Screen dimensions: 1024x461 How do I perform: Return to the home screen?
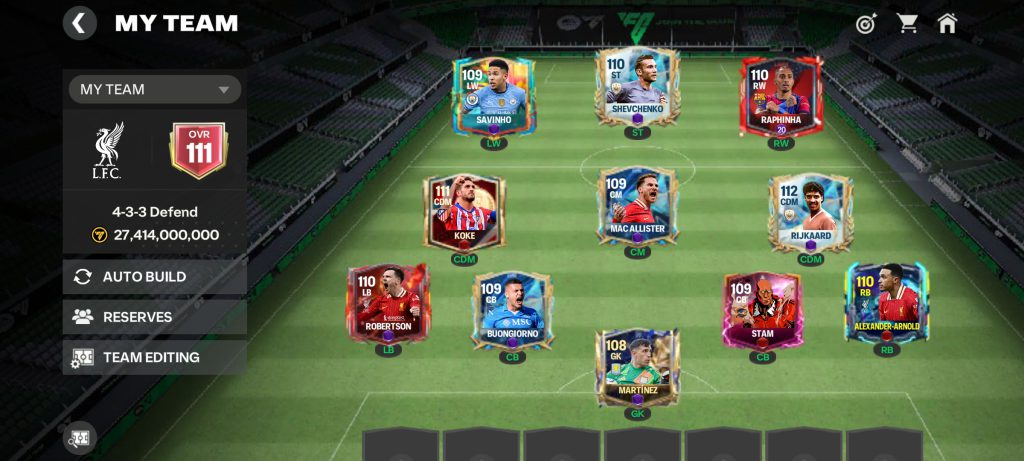pyautogui.click(x=947, y=23)
